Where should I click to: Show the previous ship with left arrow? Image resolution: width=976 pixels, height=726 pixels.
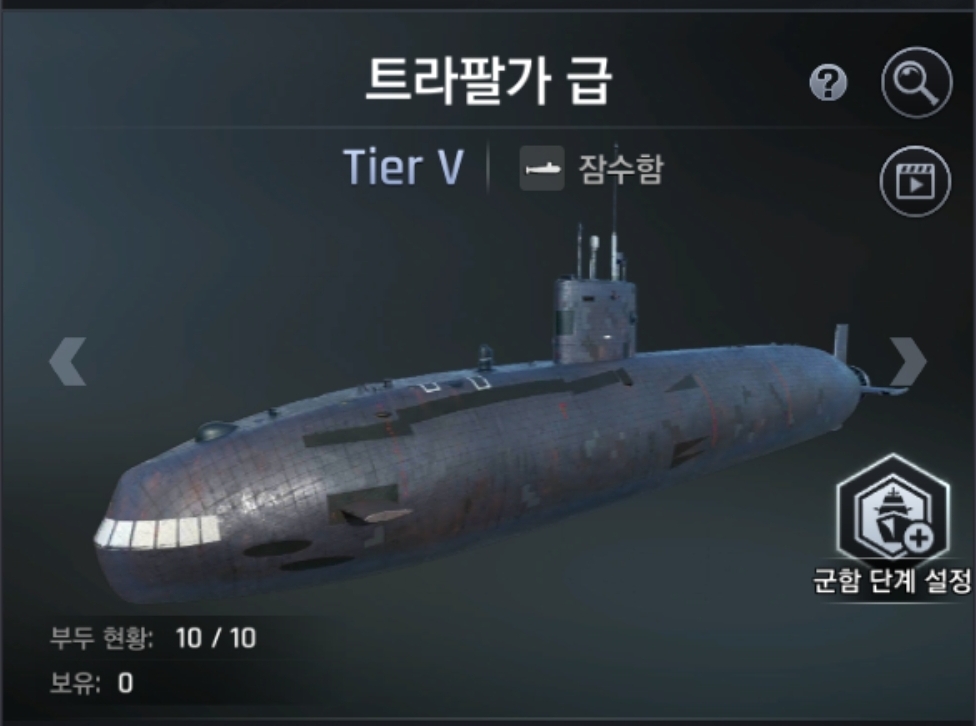(x=68, y=362)
